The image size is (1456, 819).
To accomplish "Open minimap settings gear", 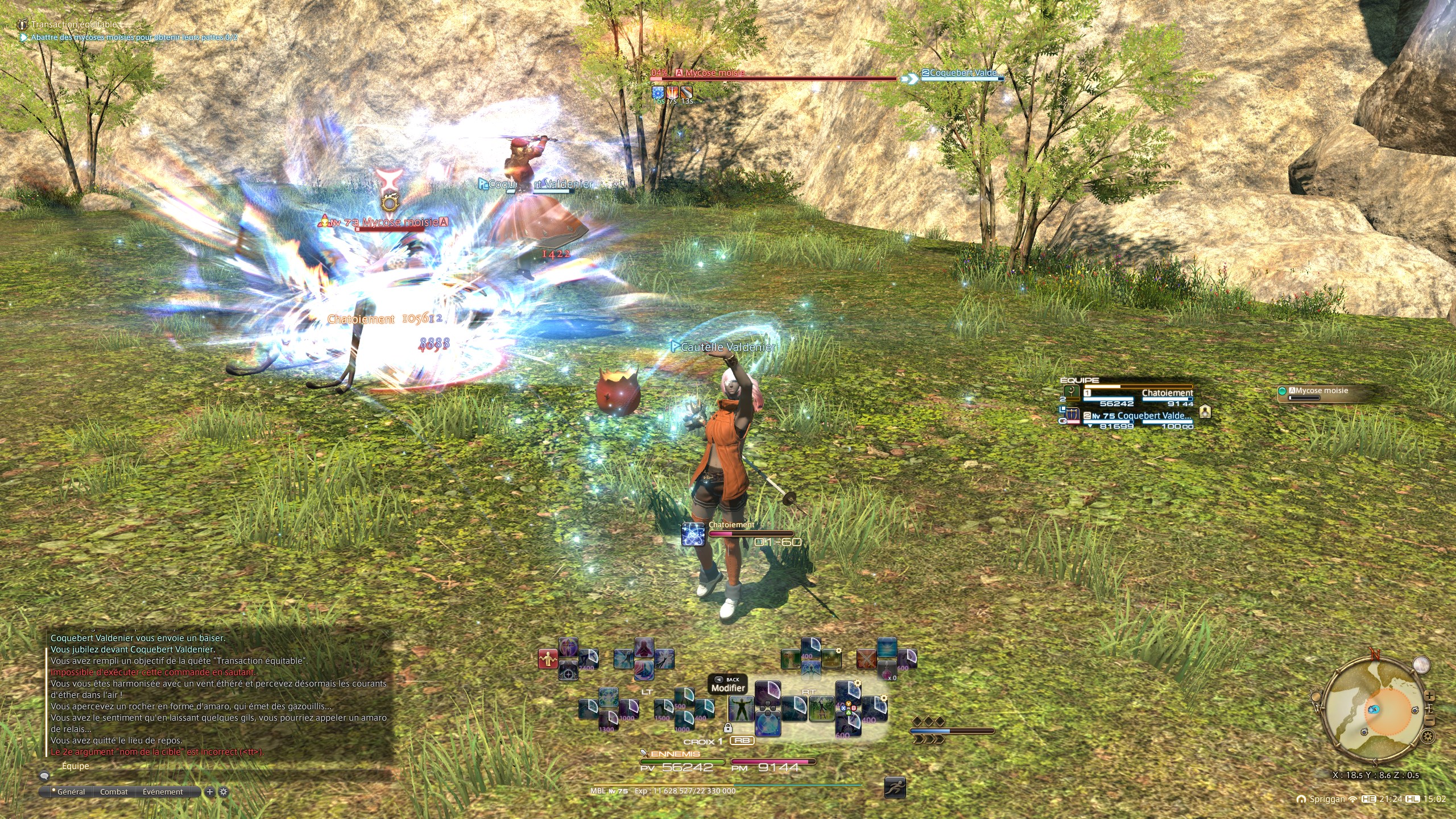I will [1427, 737].
